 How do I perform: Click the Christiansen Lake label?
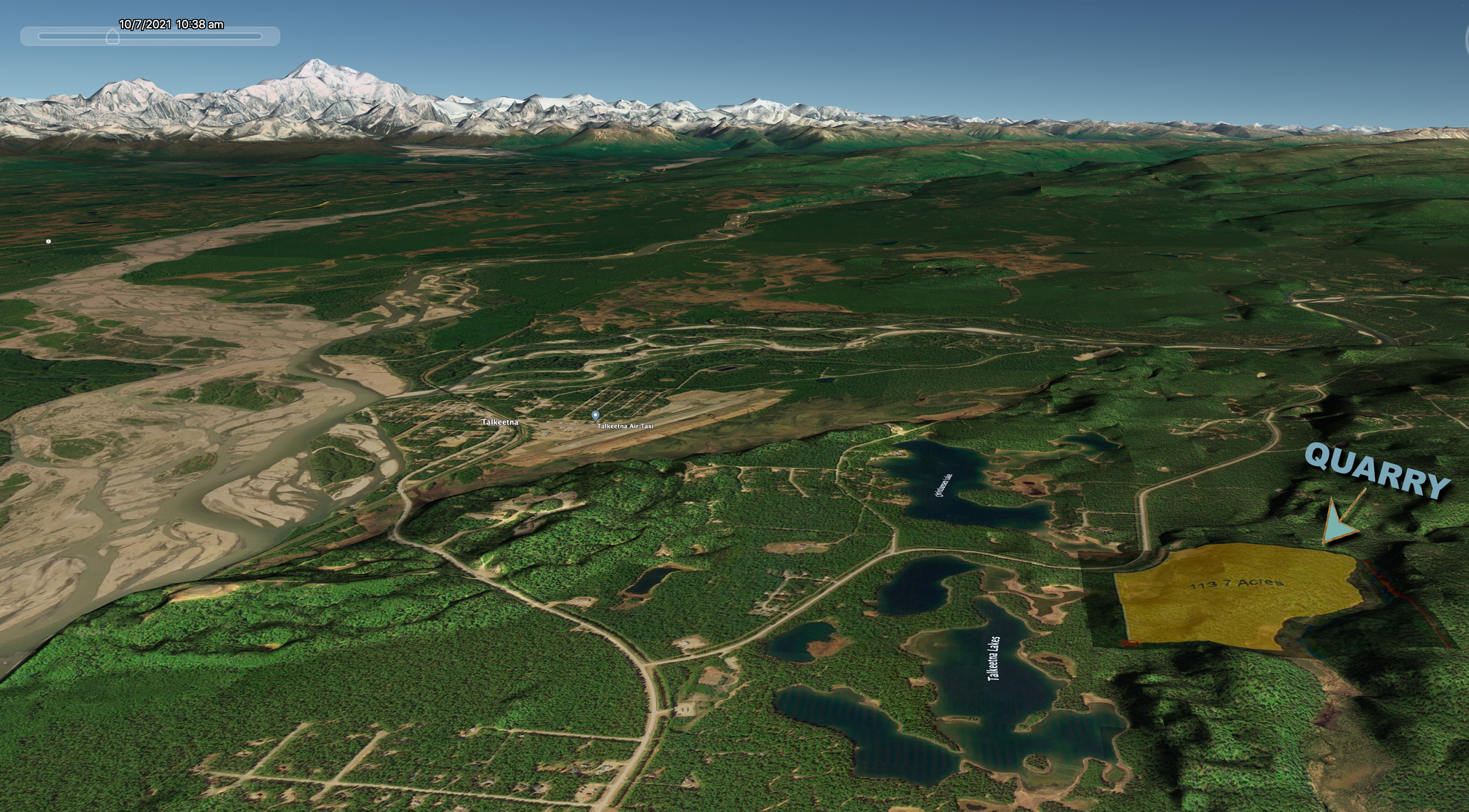[944, 485]
